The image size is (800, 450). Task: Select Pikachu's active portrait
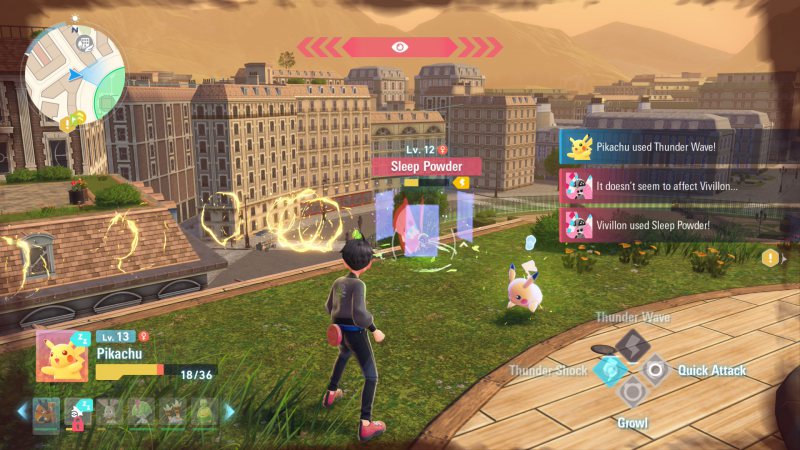[62, 356]
